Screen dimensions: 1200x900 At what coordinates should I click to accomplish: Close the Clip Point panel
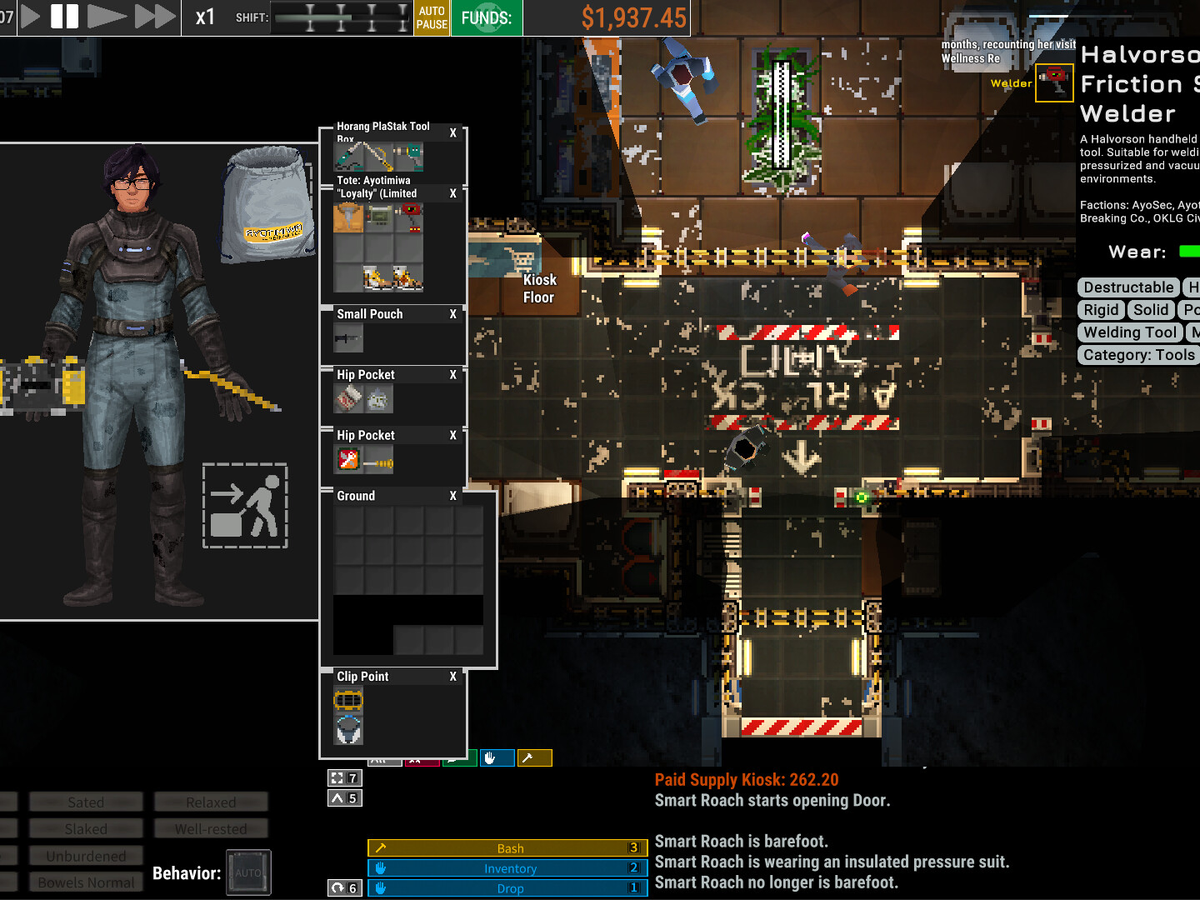click(x=453, y=677)
